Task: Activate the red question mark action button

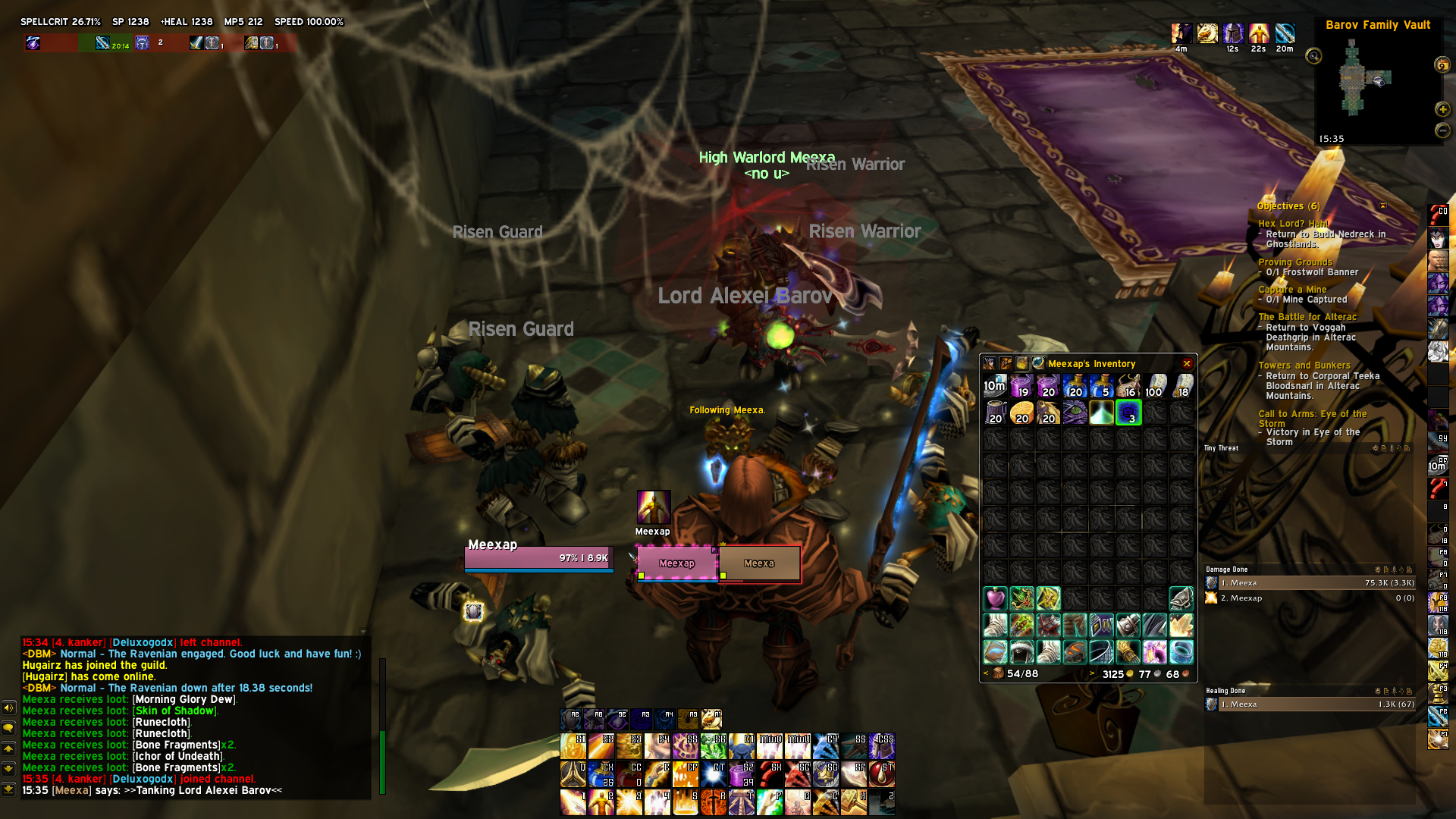Action: (770, 774)
